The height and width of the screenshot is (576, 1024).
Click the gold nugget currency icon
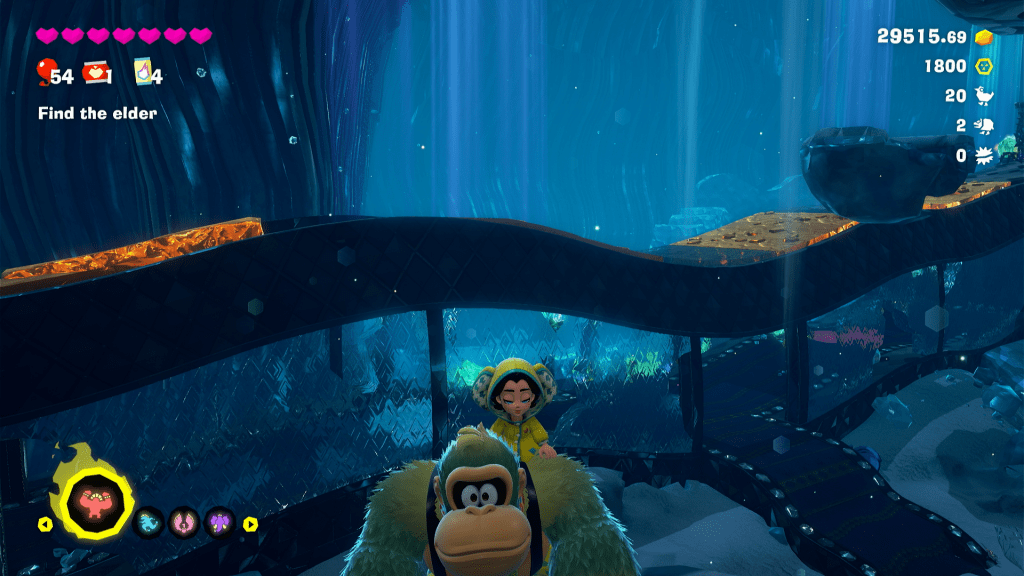pyautogui.click(x=983, y=36)
